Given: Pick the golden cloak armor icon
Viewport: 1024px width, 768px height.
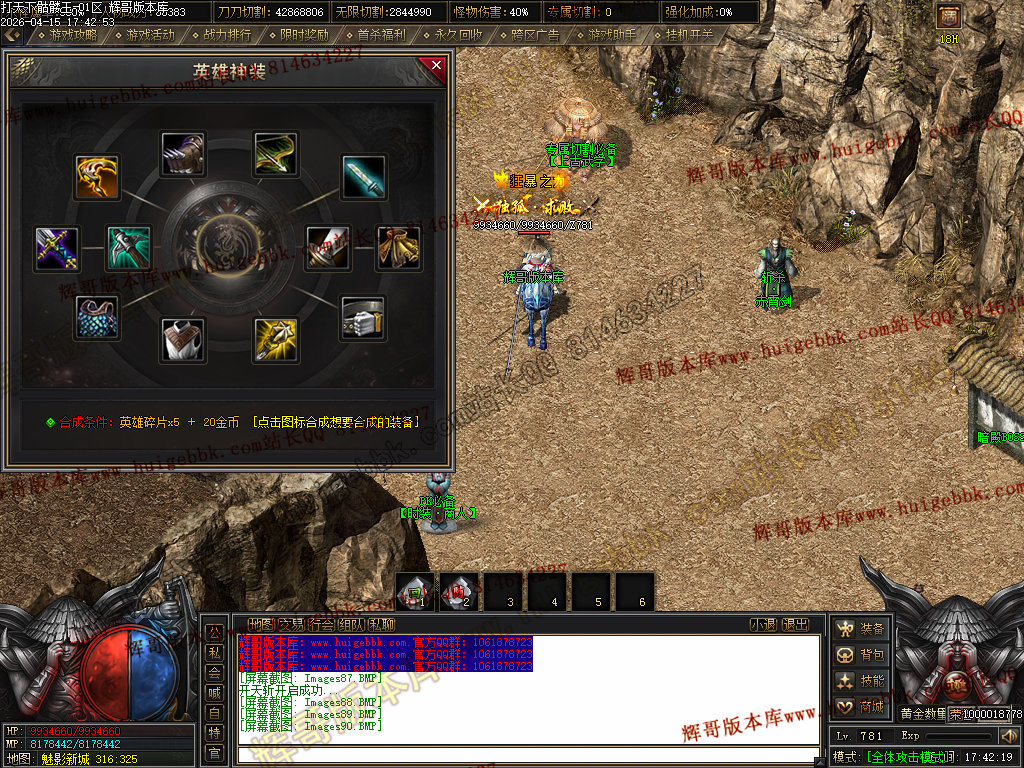Looking at the screenshot, I should click(398, 248).
